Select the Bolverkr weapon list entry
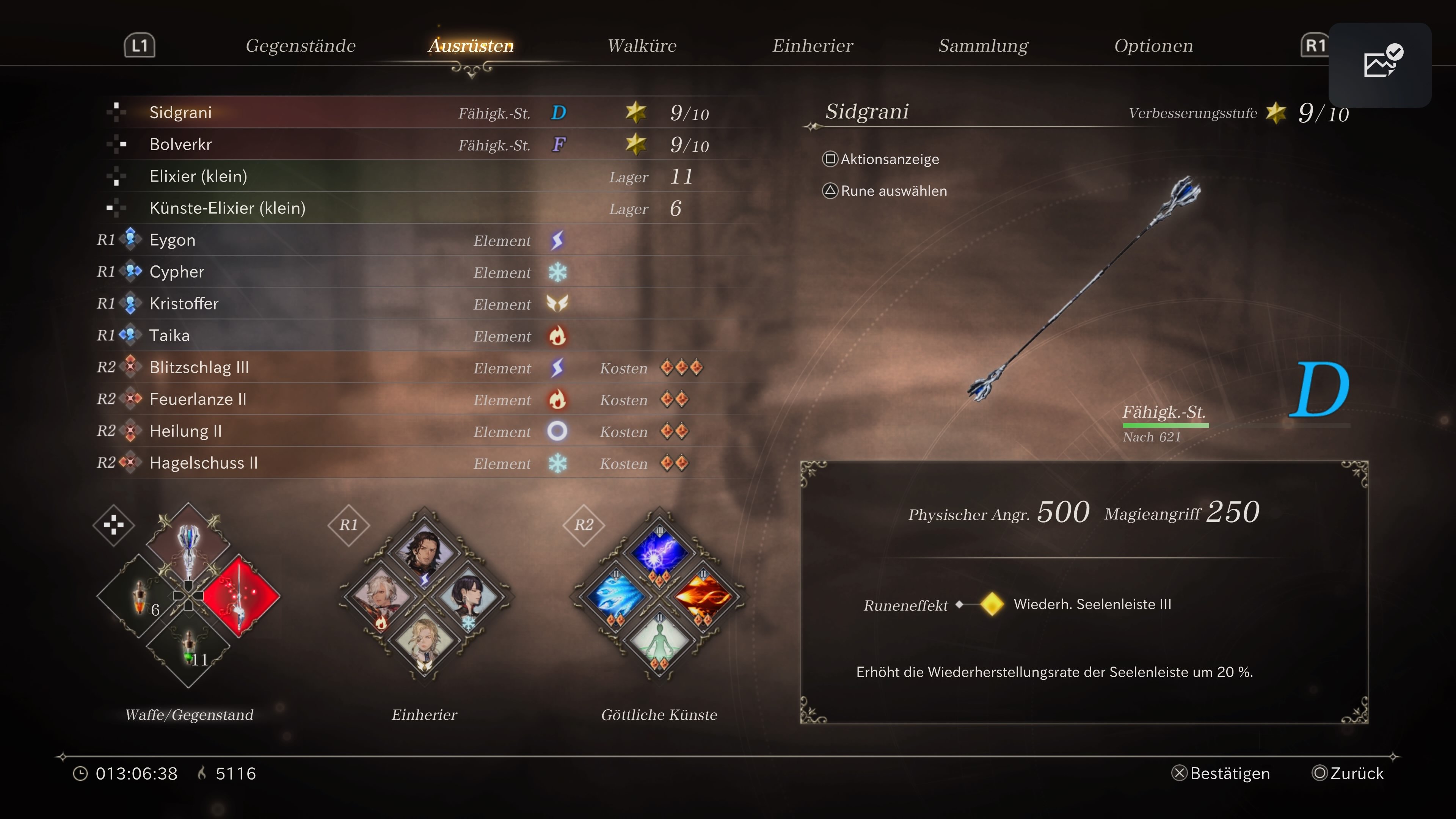The height and width of the screenshot is (819, 1456). 181,144
